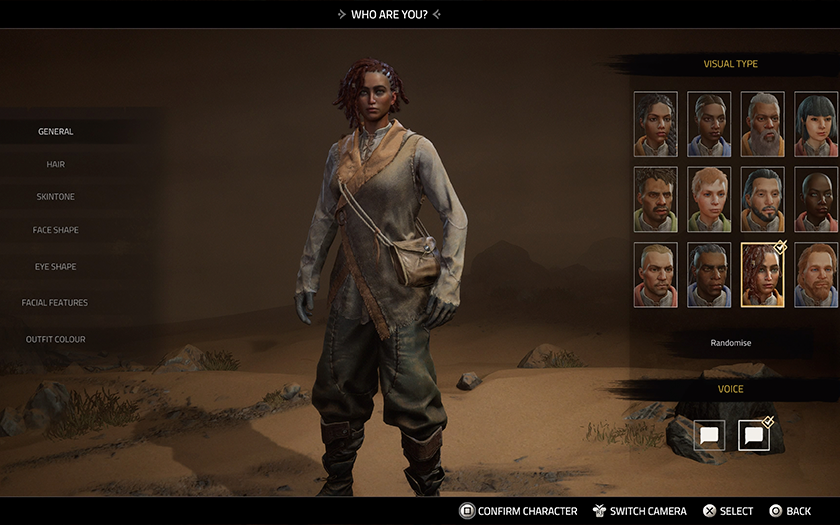The image size is (840, 525).
Task: Select the unchecked voice option
Action: click(x=709, y=435)
